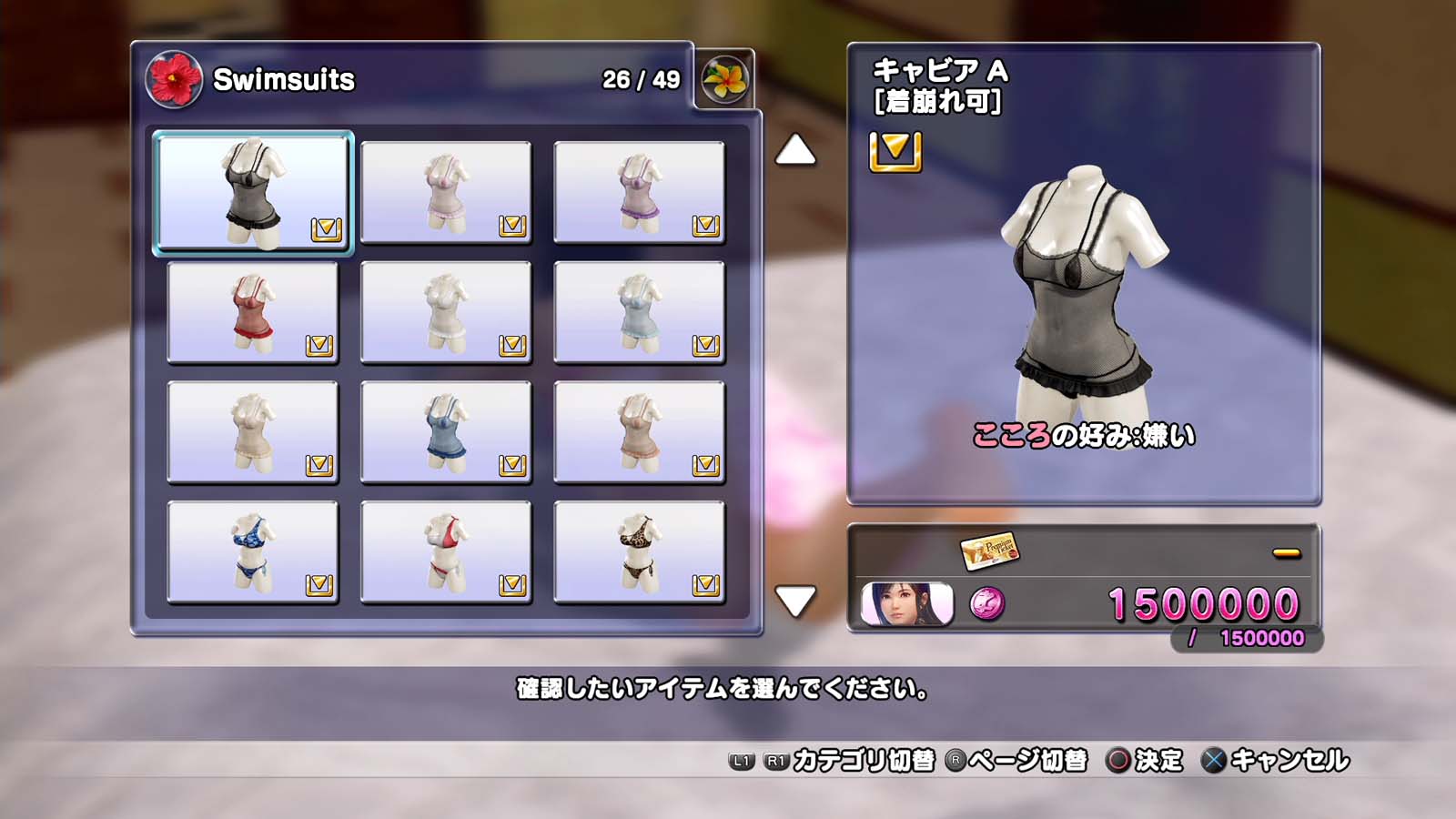This screenshot has height=819, width=1456.
Task: Choose the light blue camisole swimsuit
Action: coord(639,312)
